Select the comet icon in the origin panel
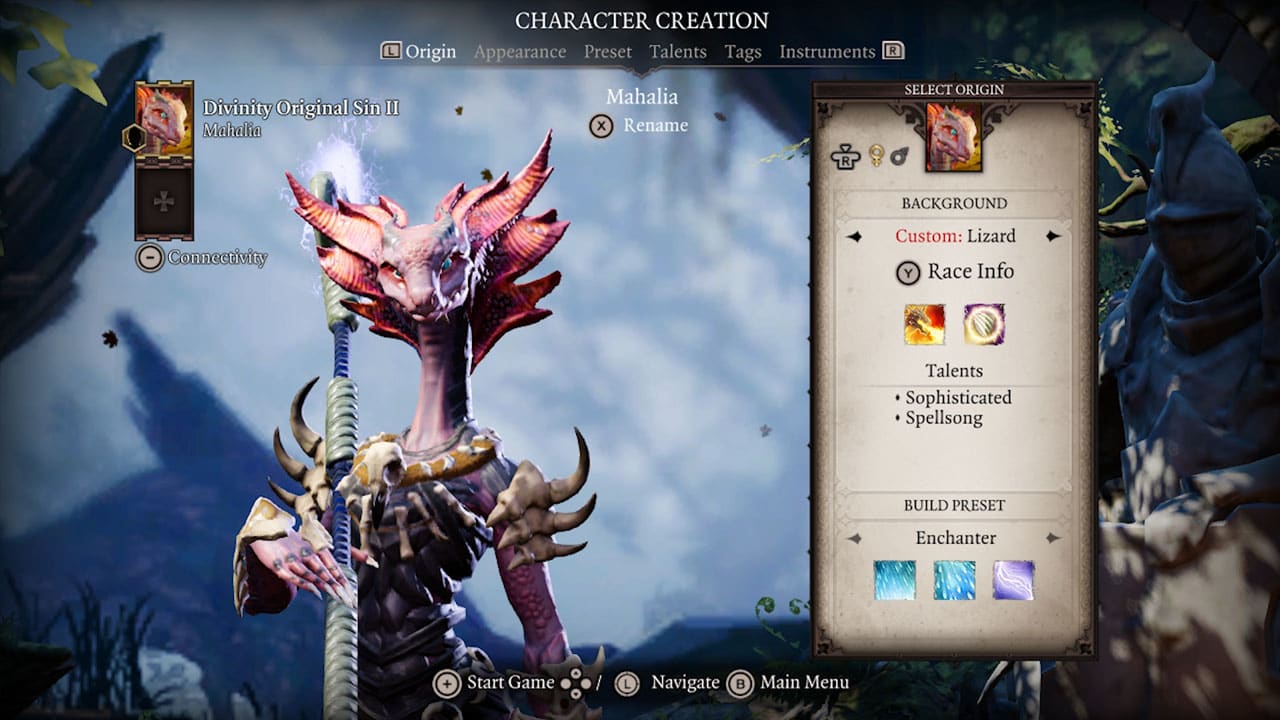The image size is (1280, 720). [x=899, y=155]
